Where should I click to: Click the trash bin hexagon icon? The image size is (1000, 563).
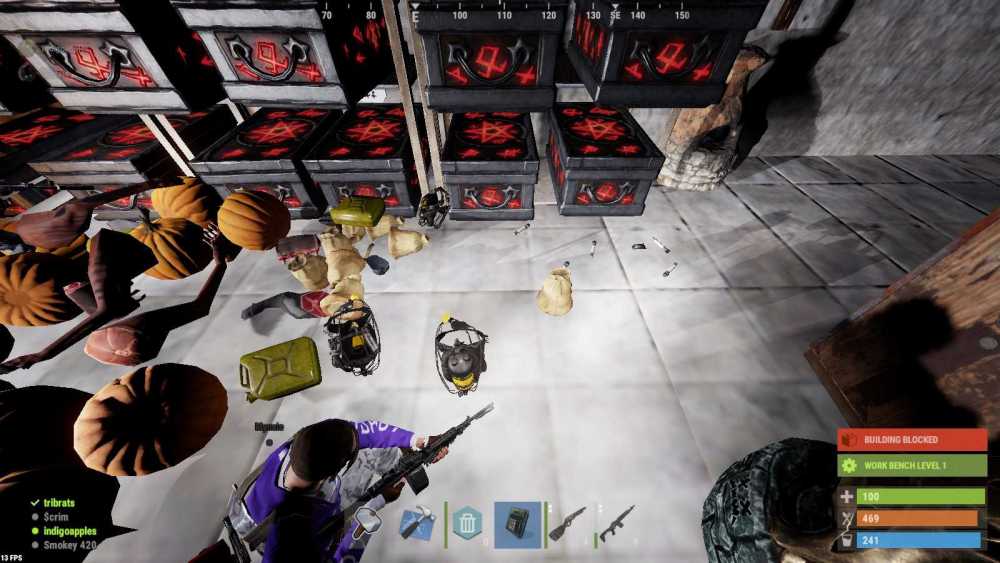coord(467,523)
